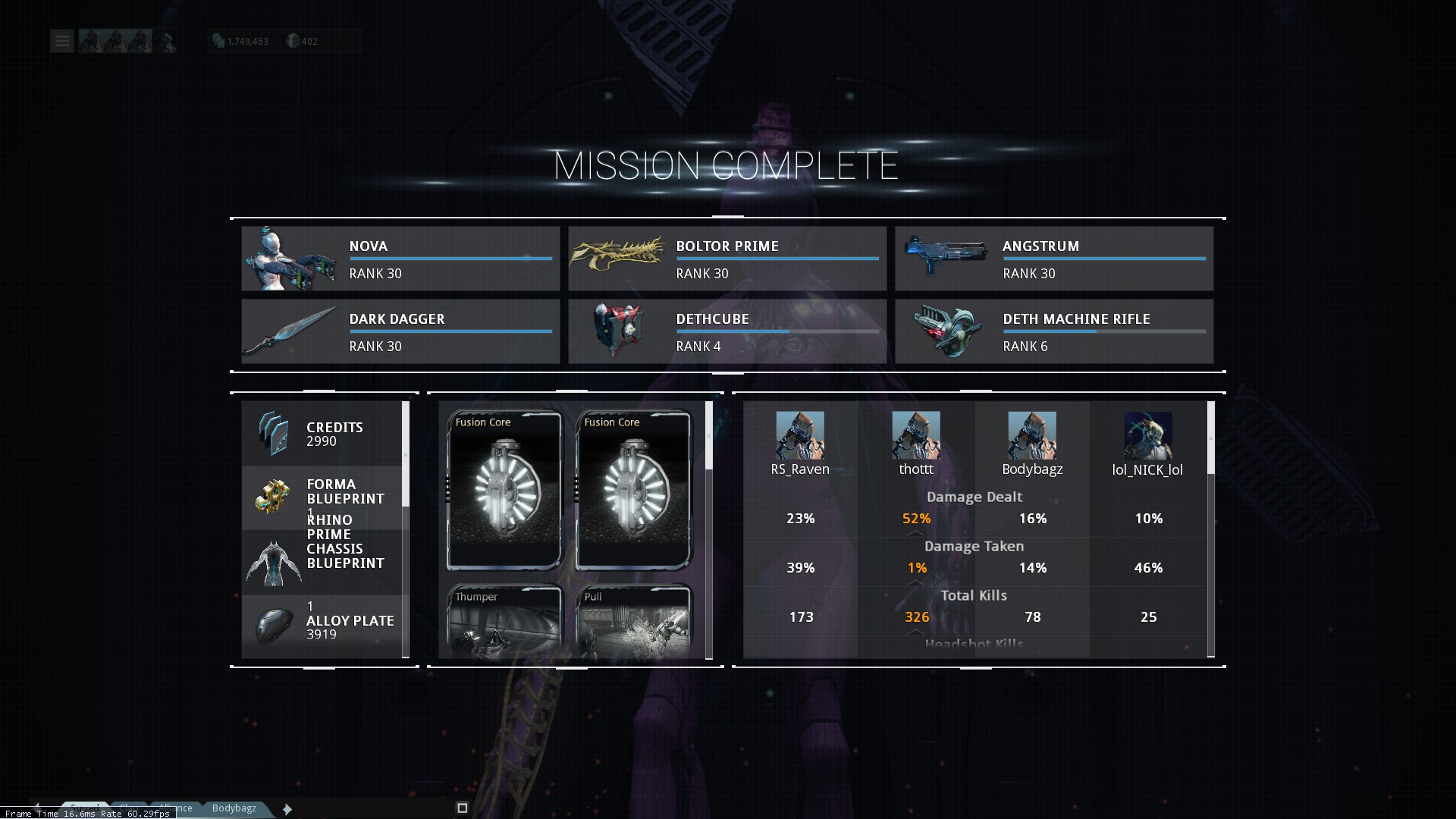Expand the chat window with square button
The height and width of the screenshot is (819, 1456).
[463, 808]
